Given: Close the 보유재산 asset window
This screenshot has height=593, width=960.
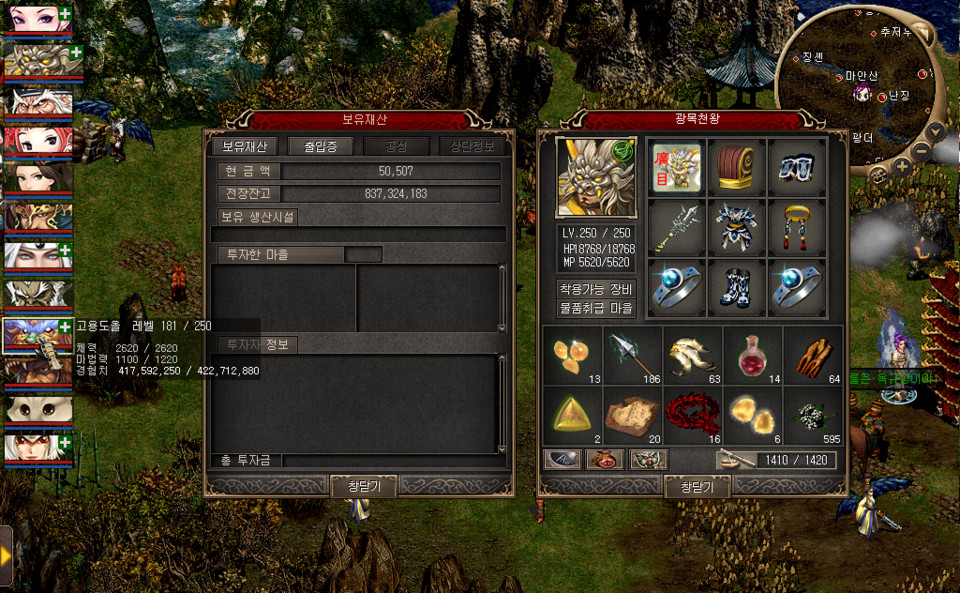Looking at the screenshot, I should (x=364, y=486).
